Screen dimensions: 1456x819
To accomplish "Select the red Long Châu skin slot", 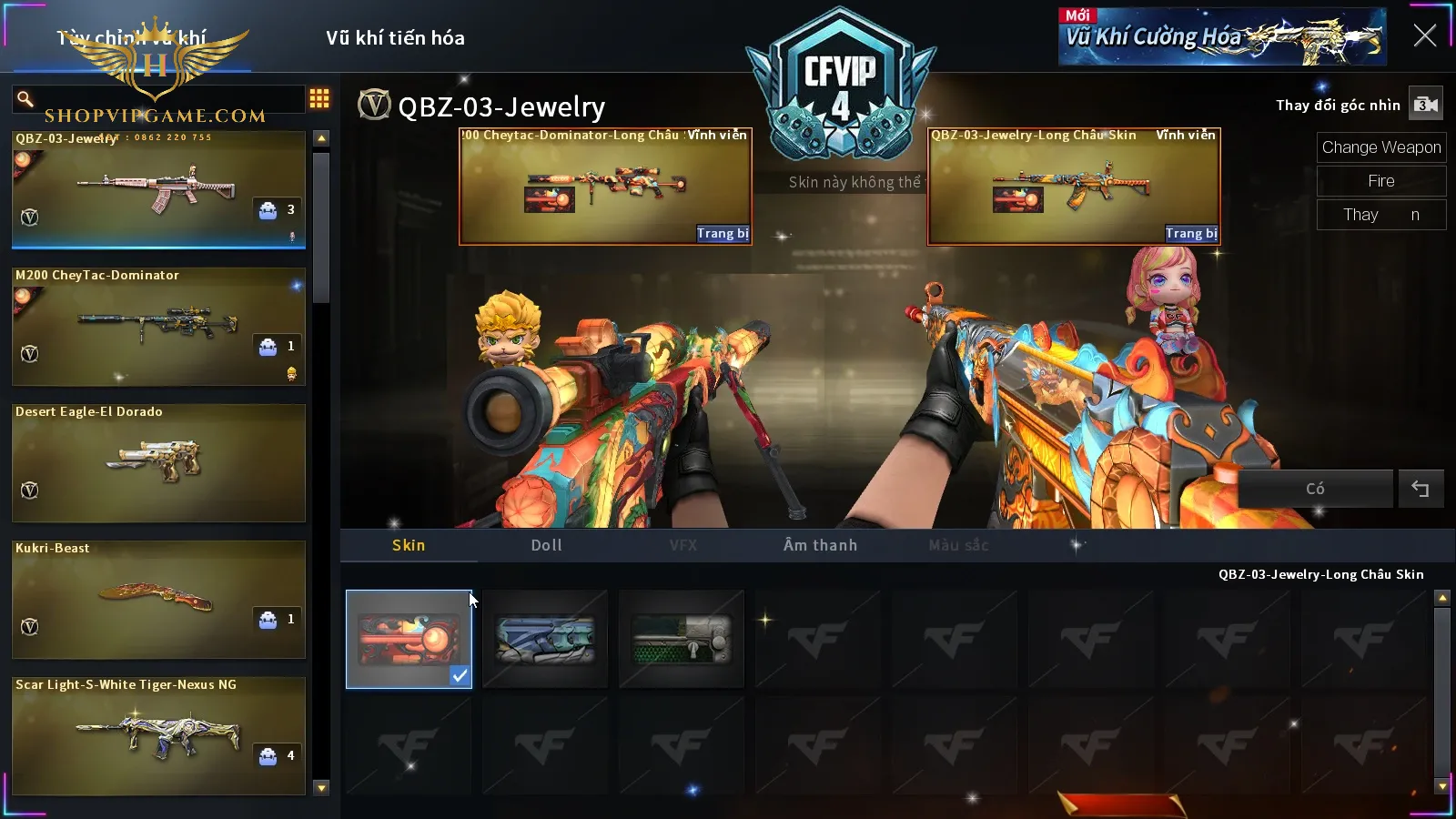I will 409,639.
